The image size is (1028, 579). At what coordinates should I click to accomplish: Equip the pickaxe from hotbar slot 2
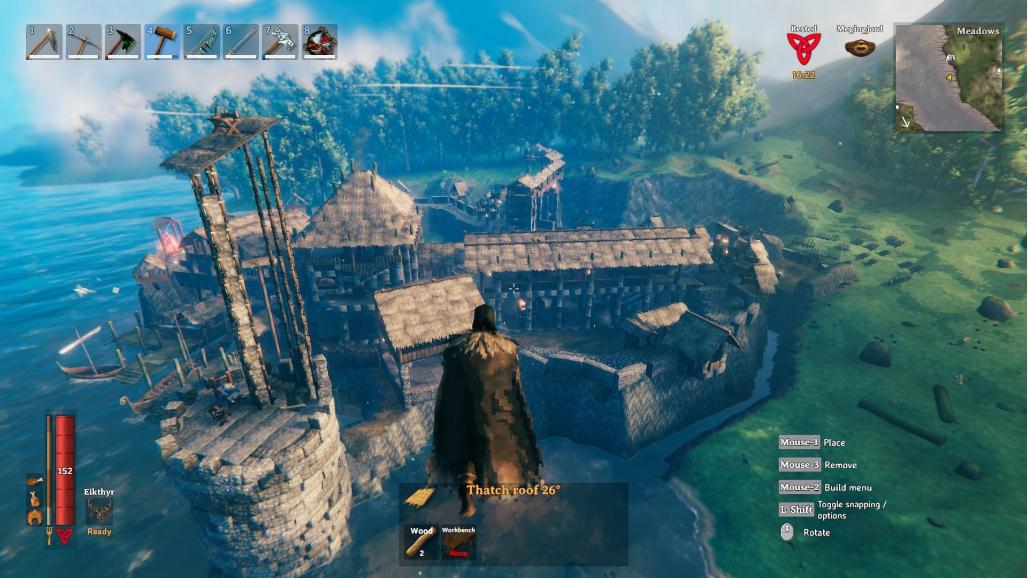point(83,42)
